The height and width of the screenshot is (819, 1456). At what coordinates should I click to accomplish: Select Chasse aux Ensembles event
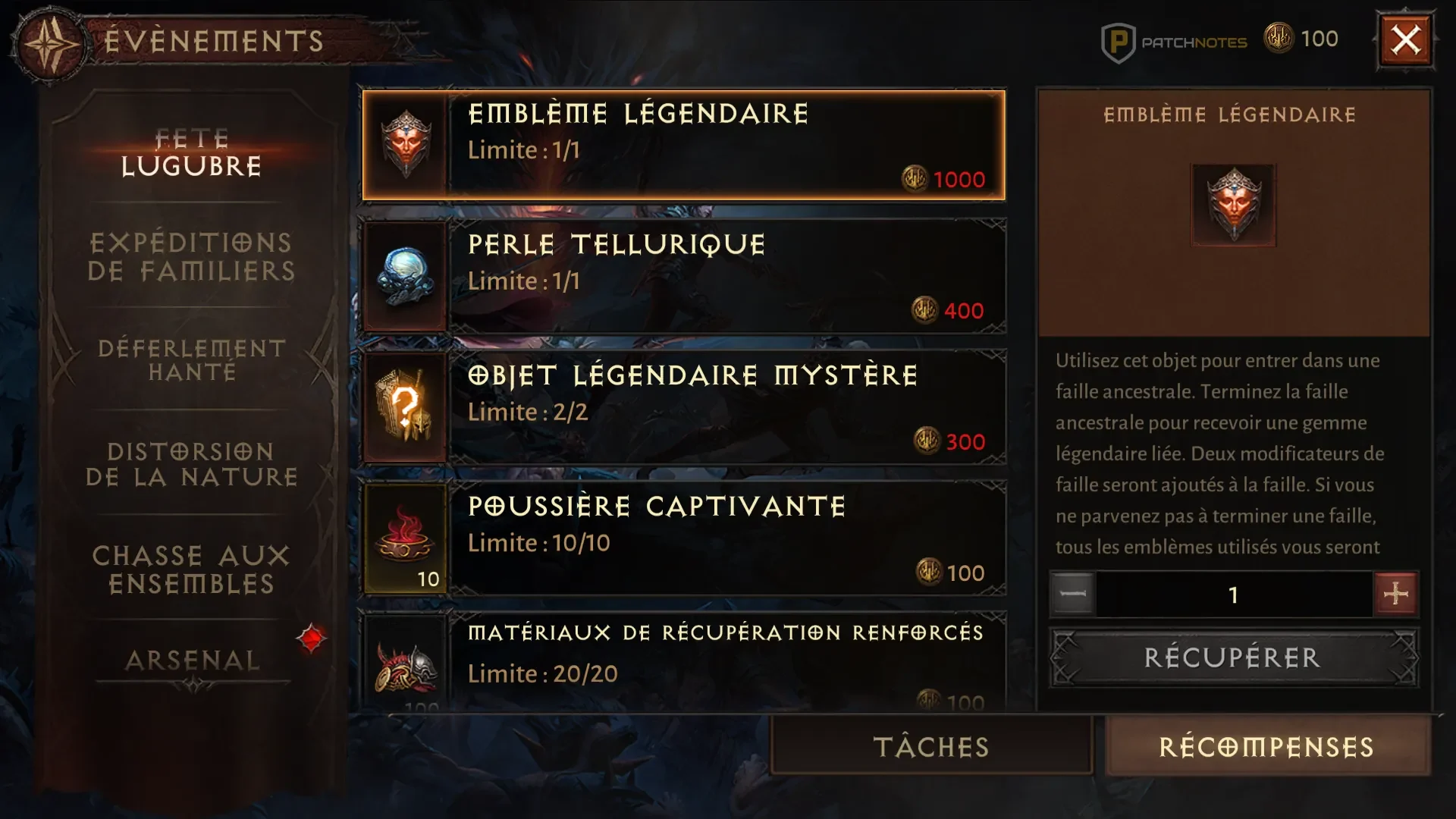click(x=191, y=570)
